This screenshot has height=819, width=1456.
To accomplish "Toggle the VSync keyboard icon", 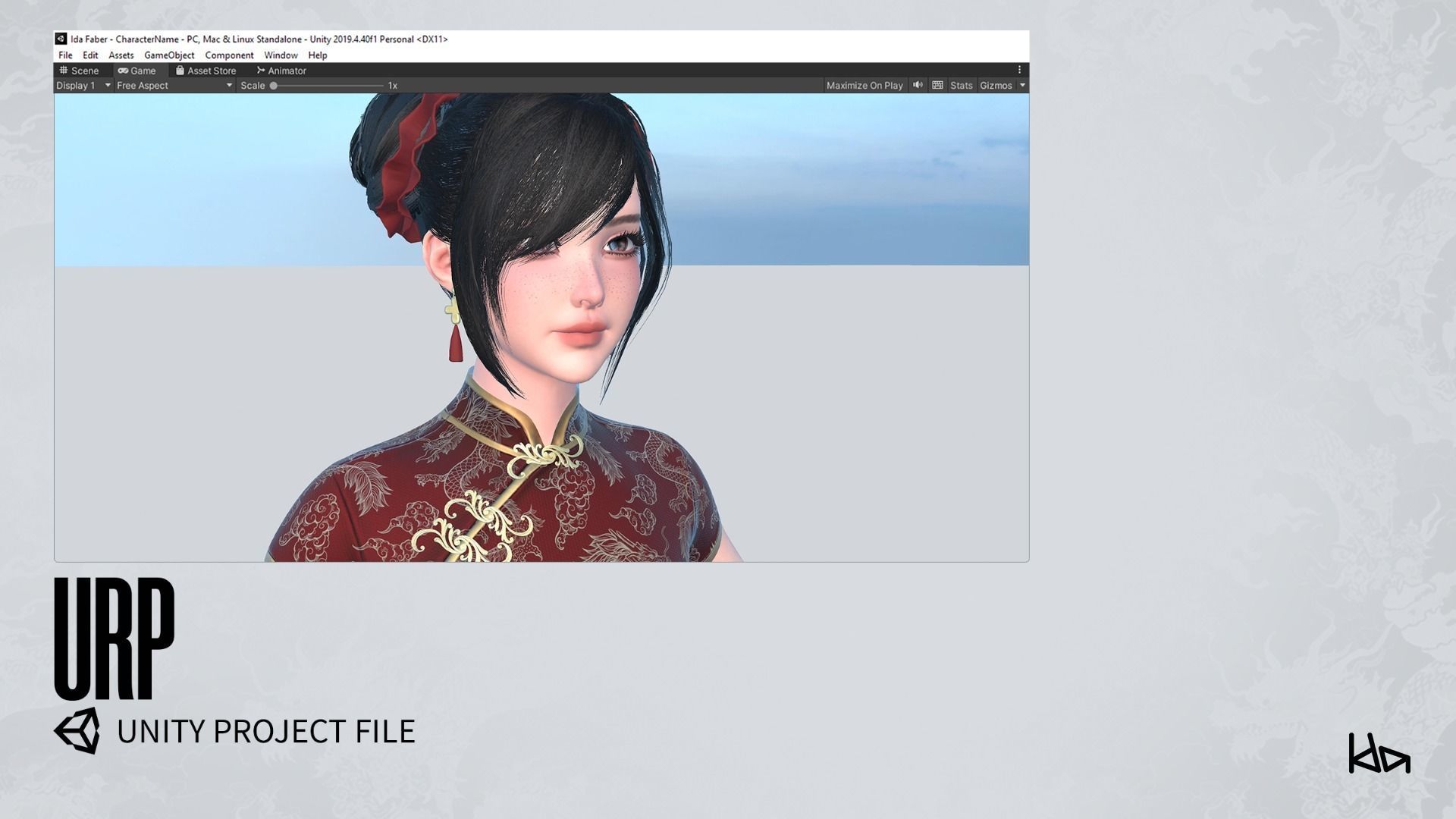I will click(x=937, y=85).
